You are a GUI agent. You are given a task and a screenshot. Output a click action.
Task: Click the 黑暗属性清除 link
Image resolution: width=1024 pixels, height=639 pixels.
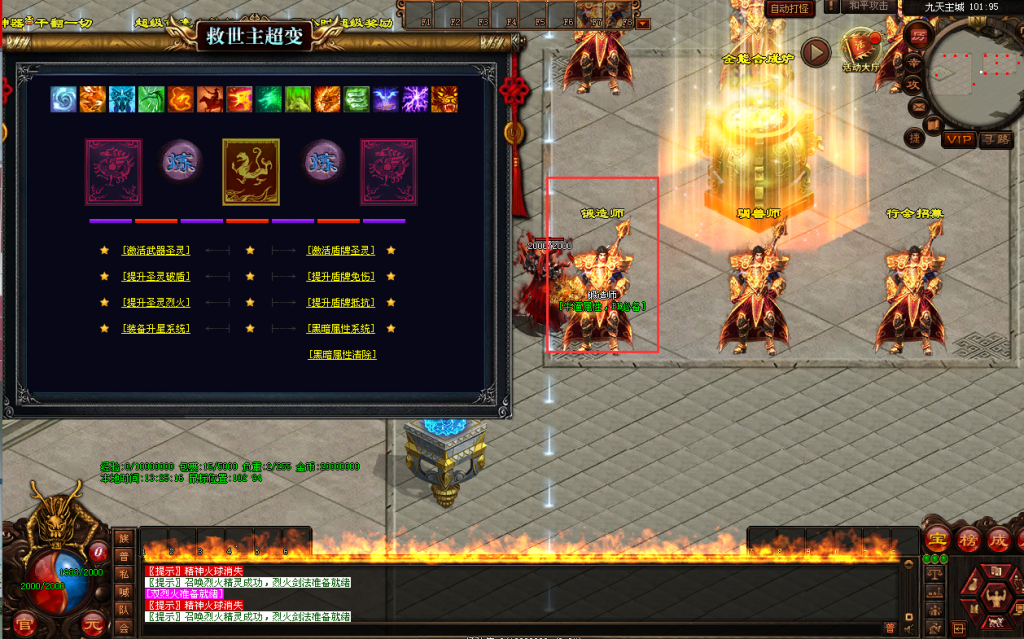[x=342, y=354]
